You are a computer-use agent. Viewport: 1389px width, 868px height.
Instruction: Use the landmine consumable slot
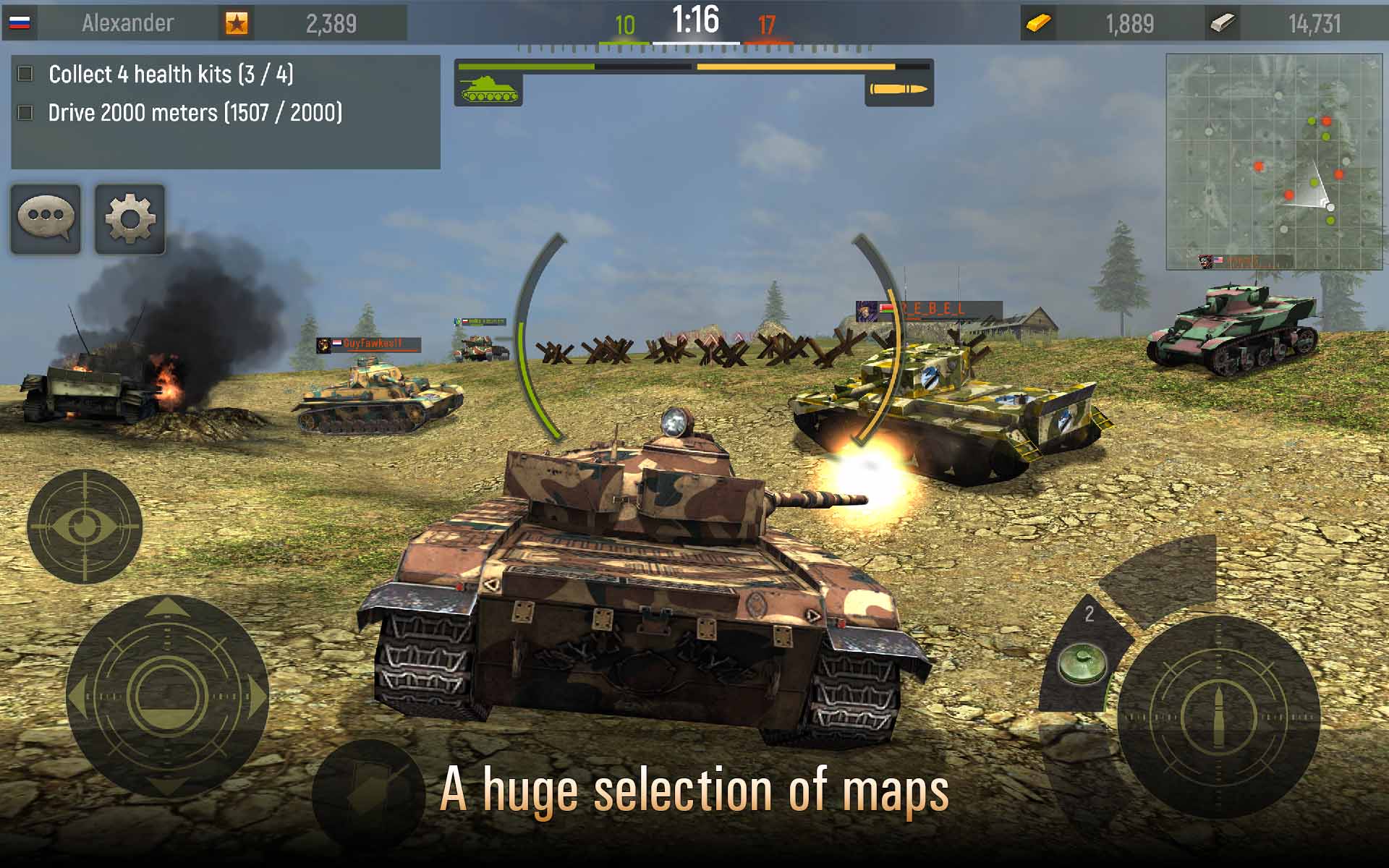pos(1082,663)
